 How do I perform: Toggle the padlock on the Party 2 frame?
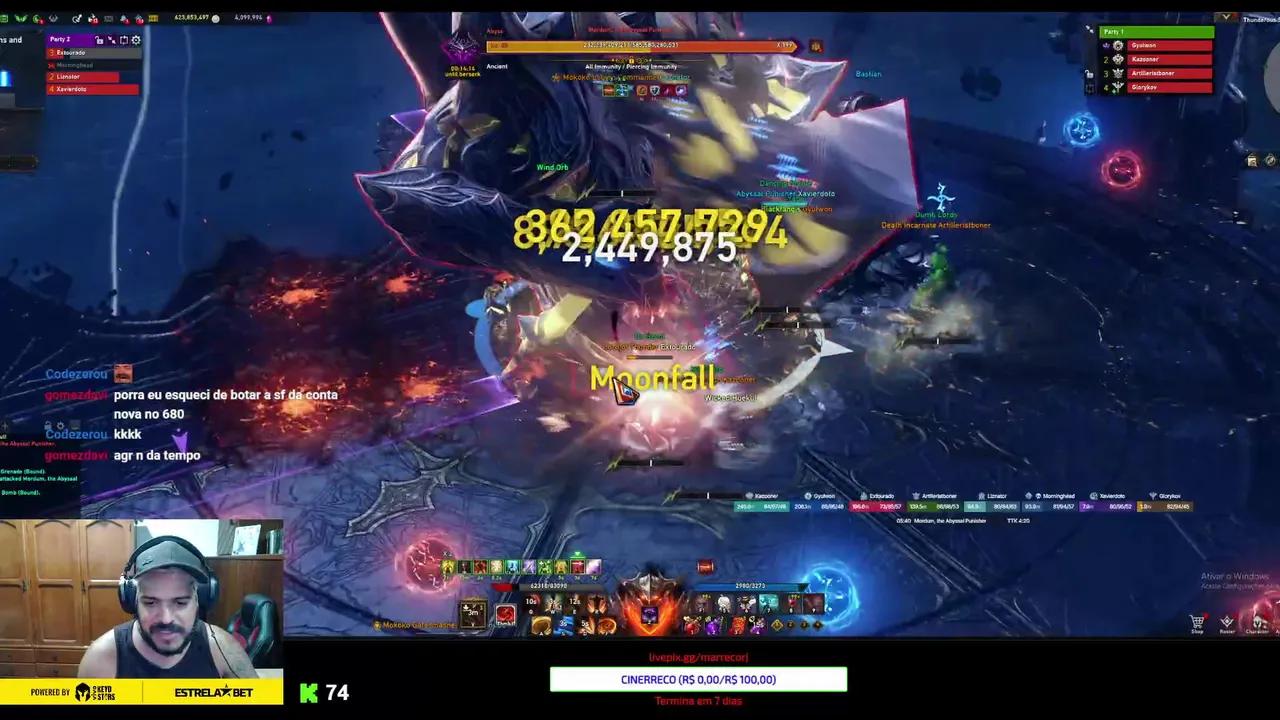pos(99,40)
